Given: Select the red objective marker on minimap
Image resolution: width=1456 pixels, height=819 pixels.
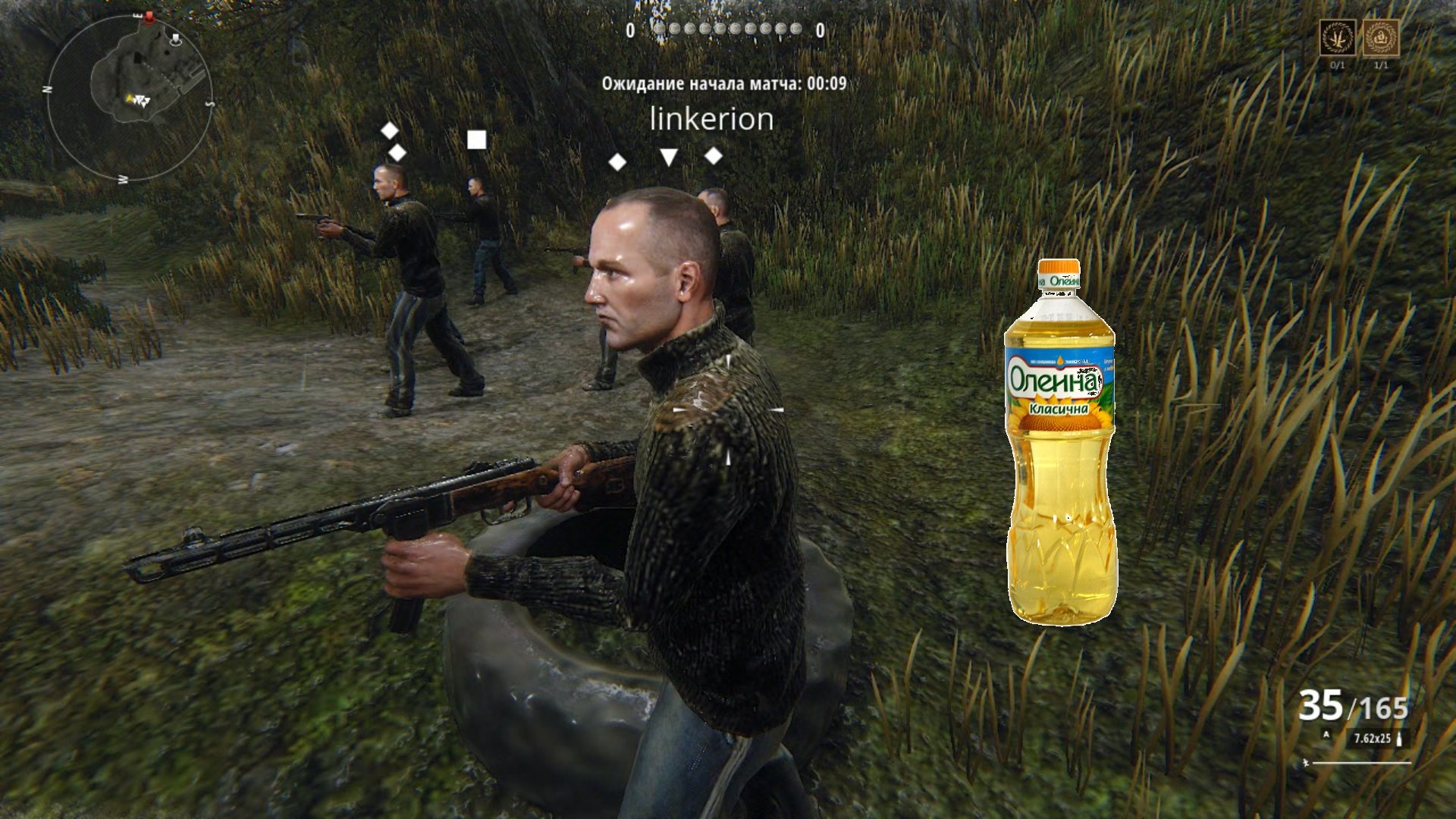Looking at the screenshot, I should 149,17.
